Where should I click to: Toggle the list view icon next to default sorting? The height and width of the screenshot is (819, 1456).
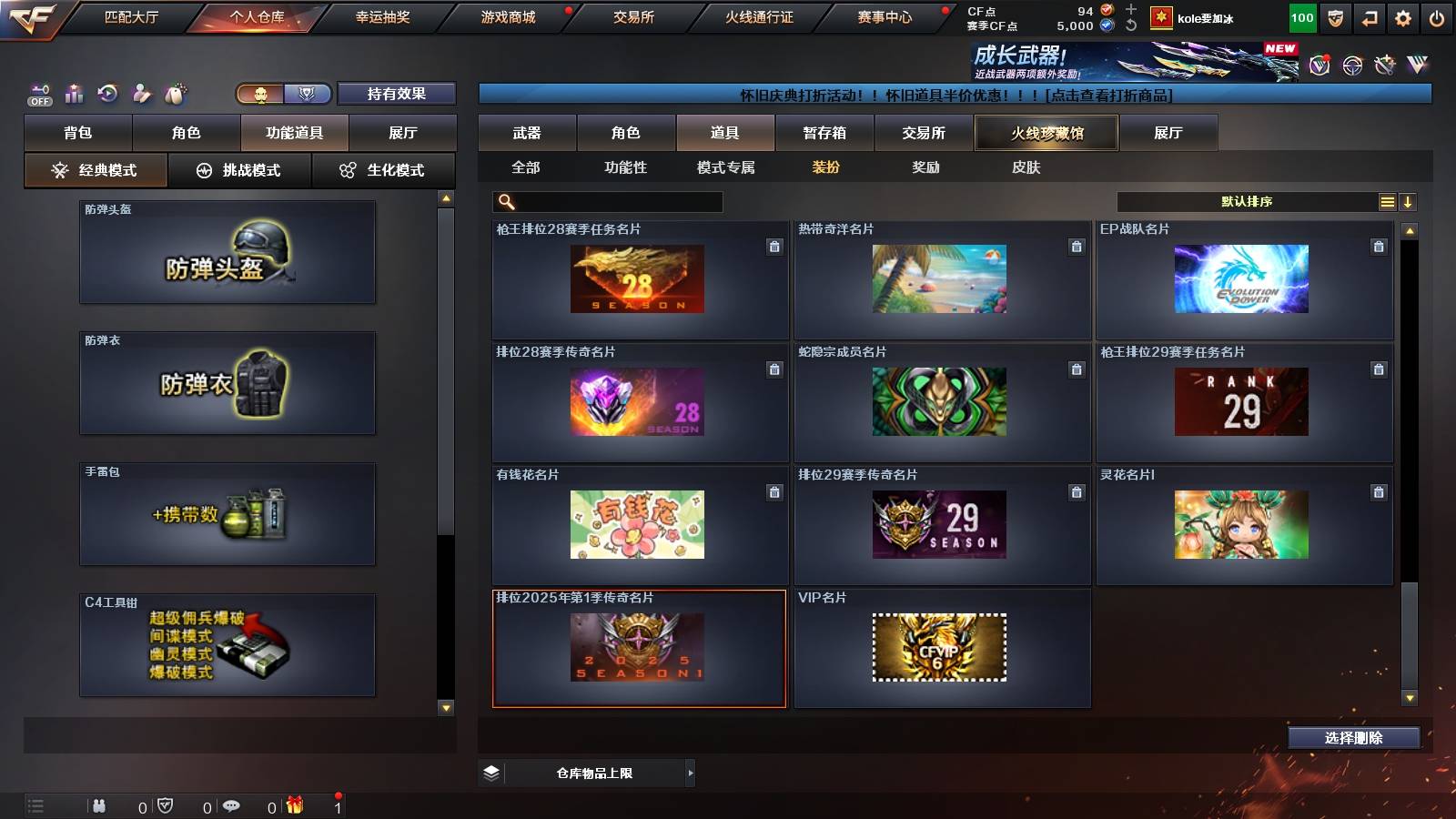[x=1386, y=201]
